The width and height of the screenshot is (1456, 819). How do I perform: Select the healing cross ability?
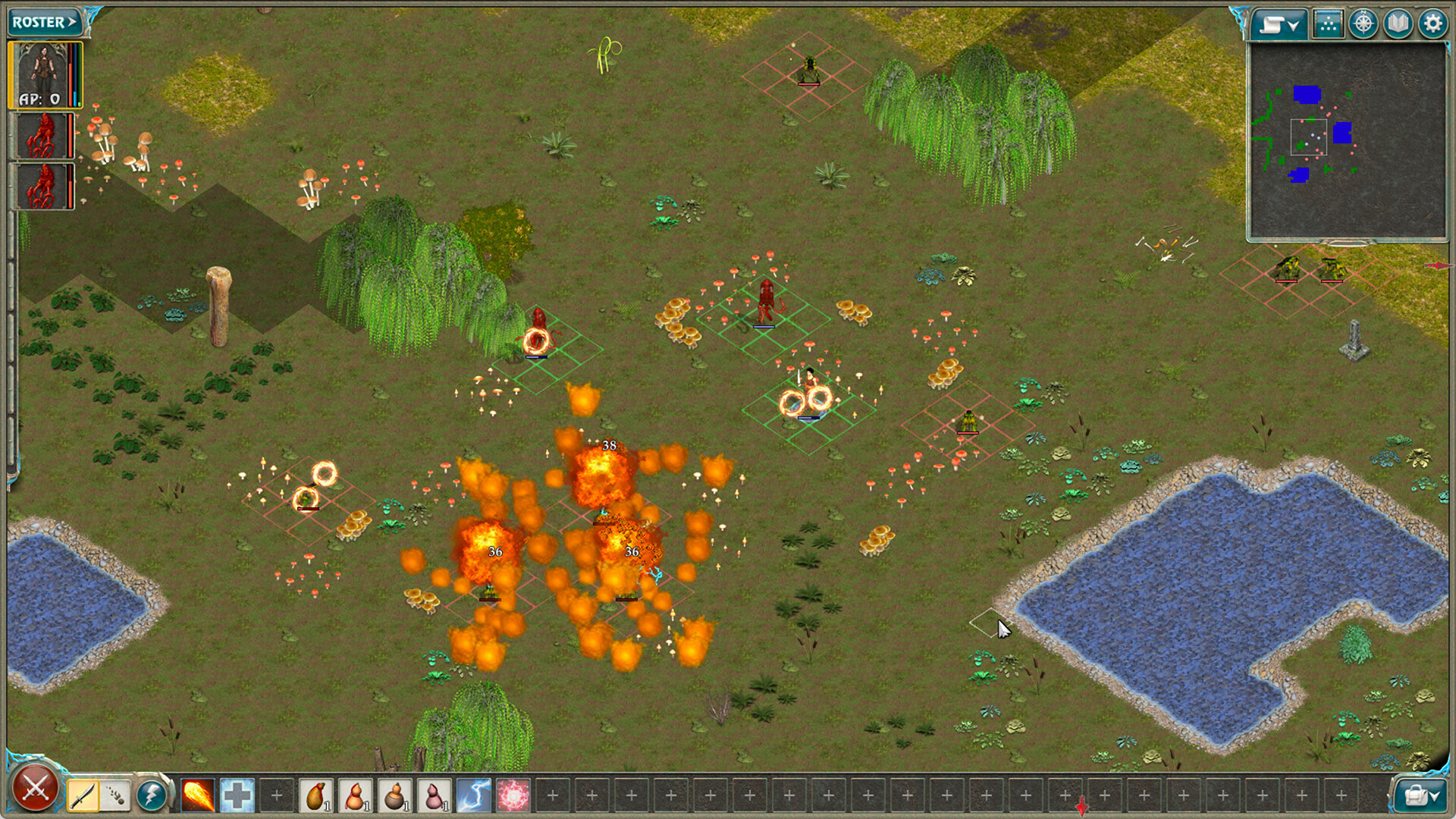point(237,795)
